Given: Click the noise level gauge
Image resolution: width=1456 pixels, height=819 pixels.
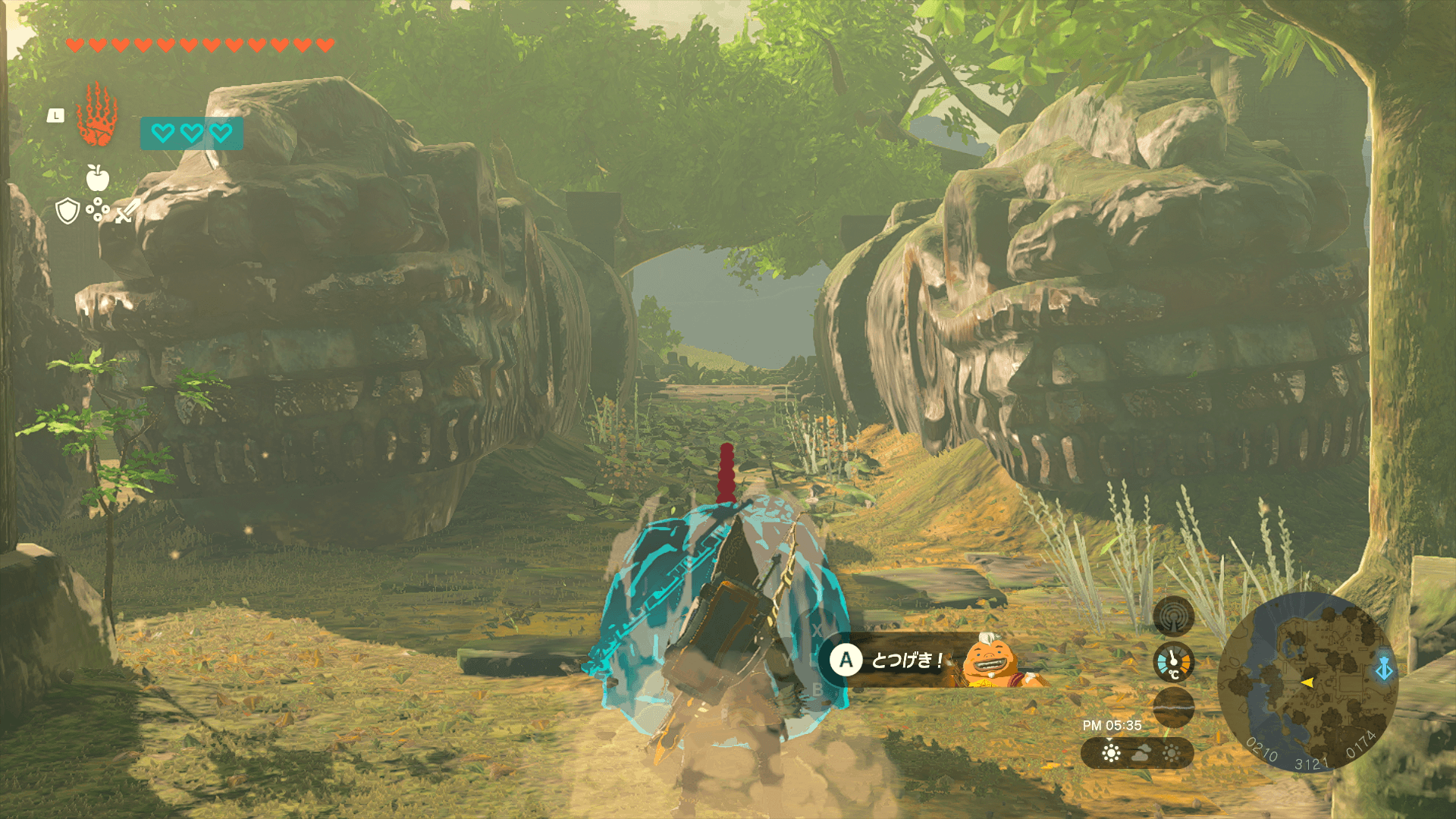Looking at the screenshot, I should 1173,707.
